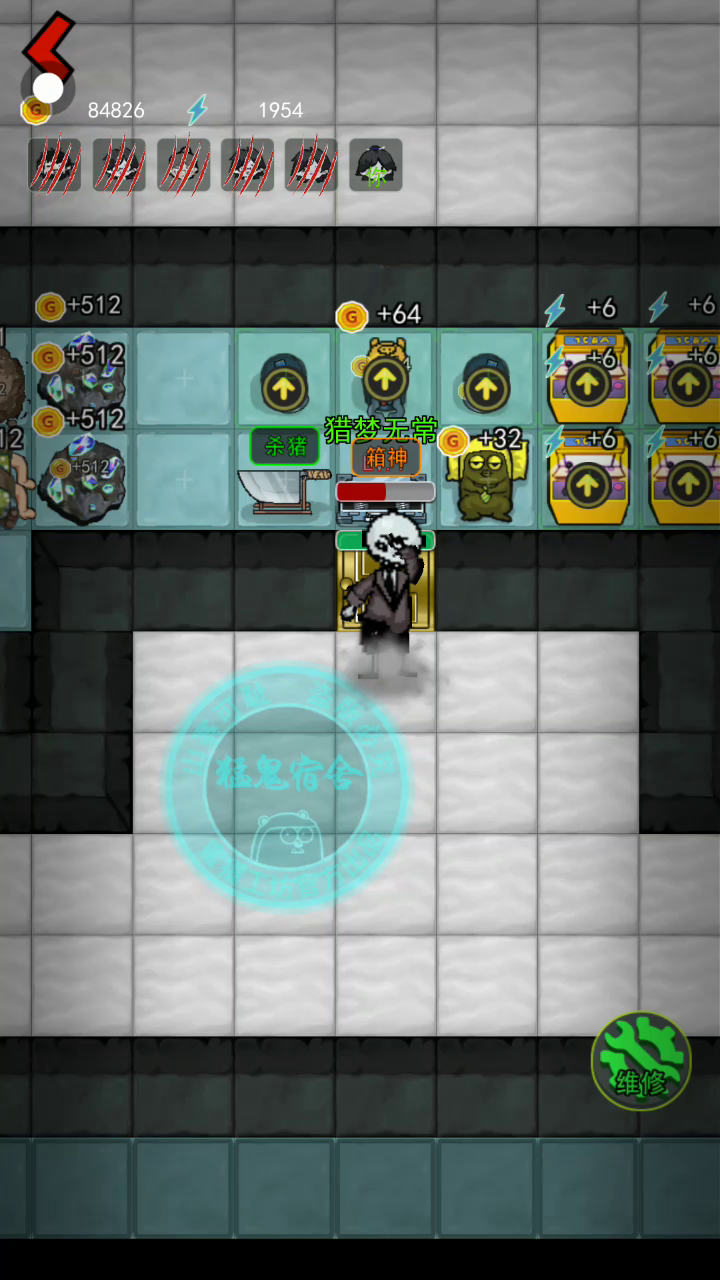The height and width of the screenshot is (1280, 720).
Task: Upgrade the golden cat statue showing +64
Action: 384,380
